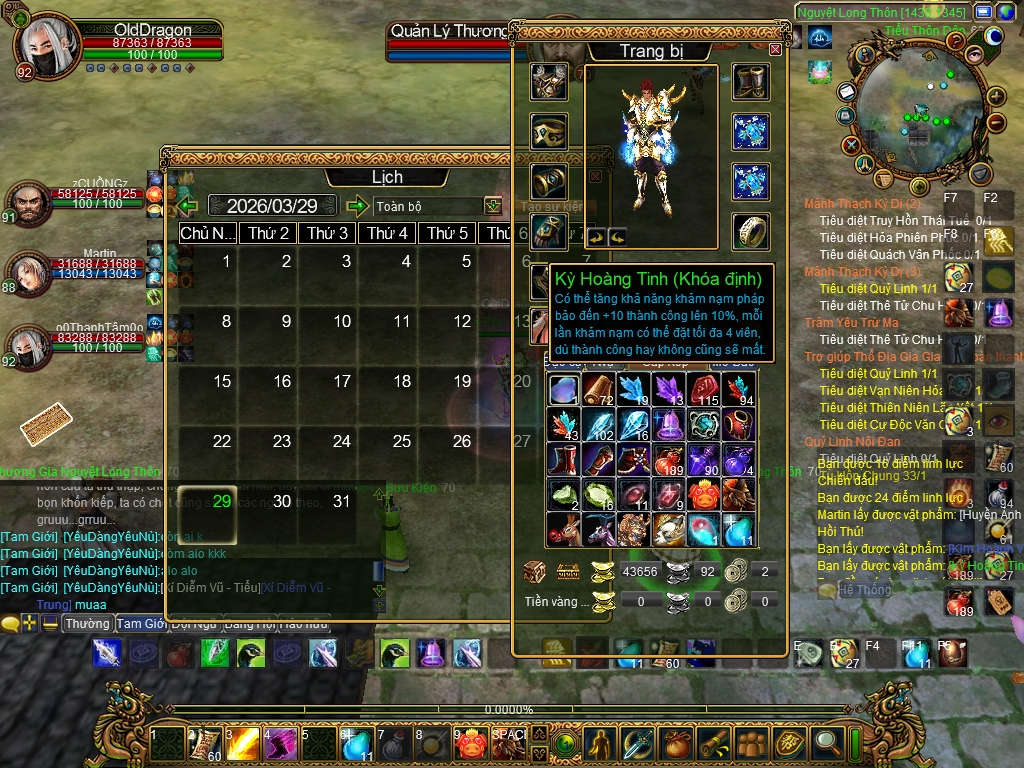Open the magnifying glass search button
The height and width of the screenshot is (768, 1024).
(x=826, y=743)
